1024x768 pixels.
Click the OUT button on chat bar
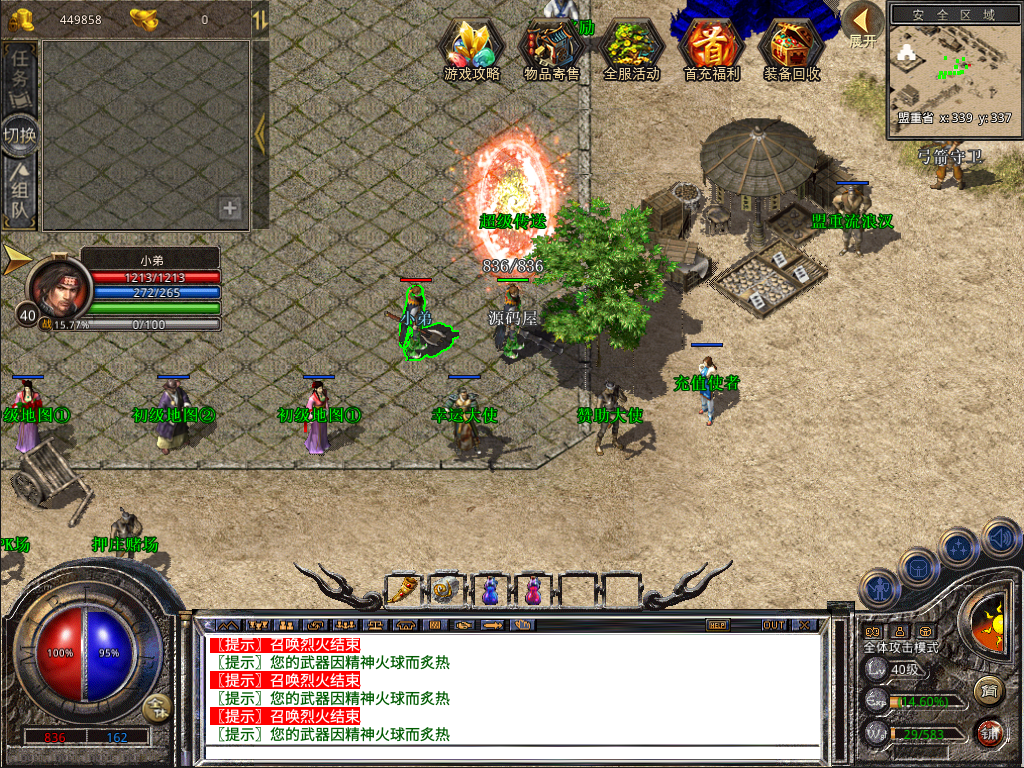coord(773,625)
